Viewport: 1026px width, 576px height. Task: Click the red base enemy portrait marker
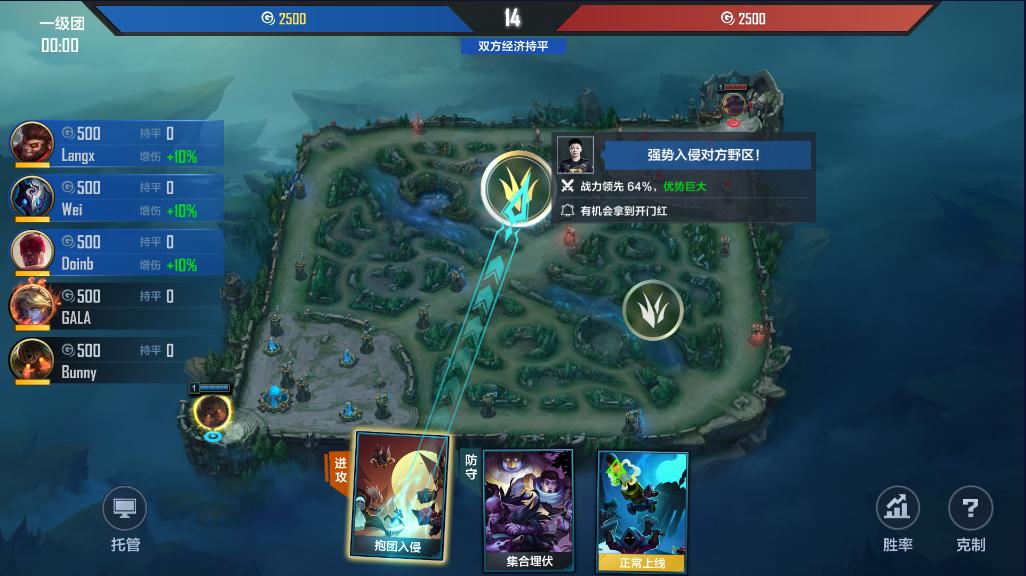point(734,102)
